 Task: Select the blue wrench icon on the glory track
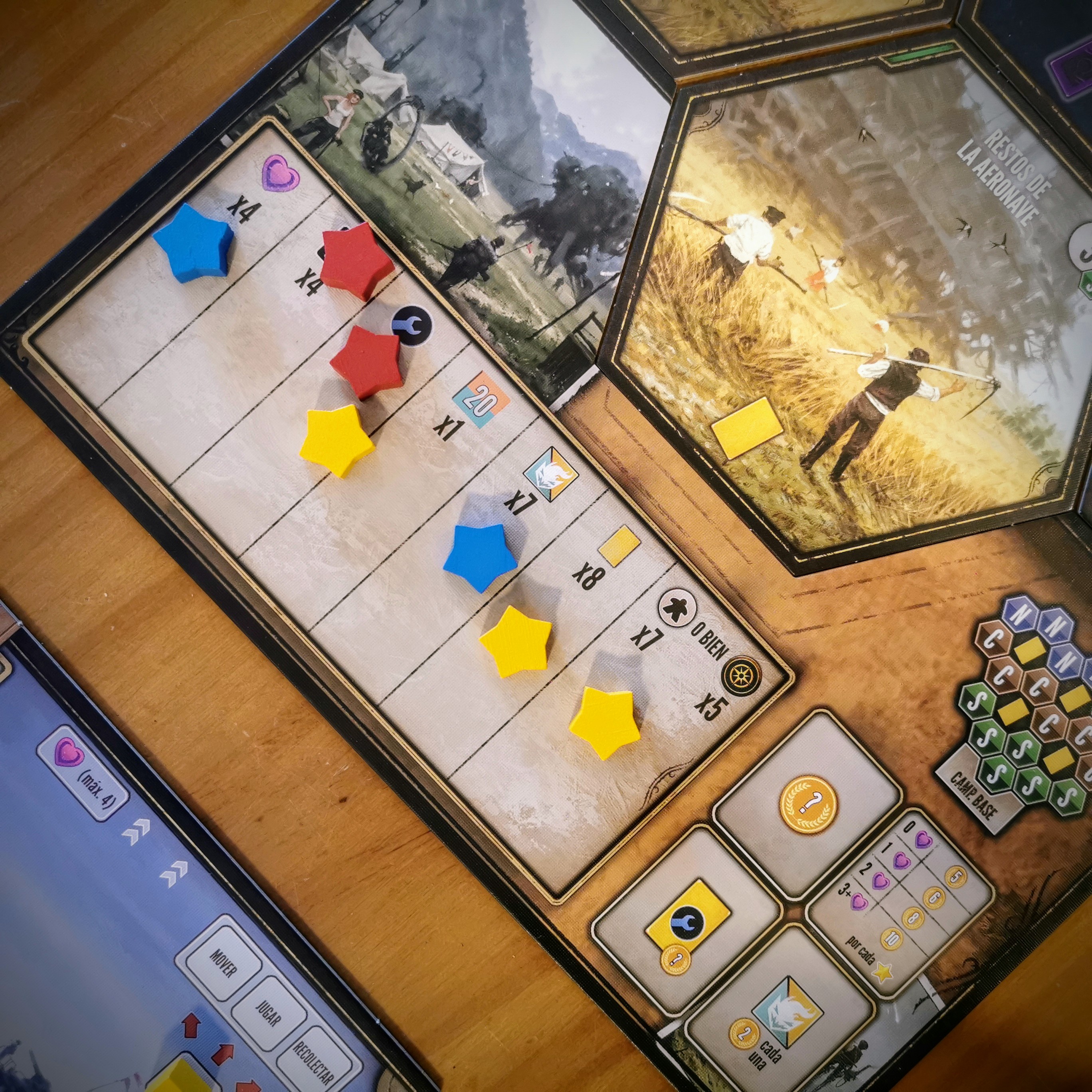click(x=411, y=326)
